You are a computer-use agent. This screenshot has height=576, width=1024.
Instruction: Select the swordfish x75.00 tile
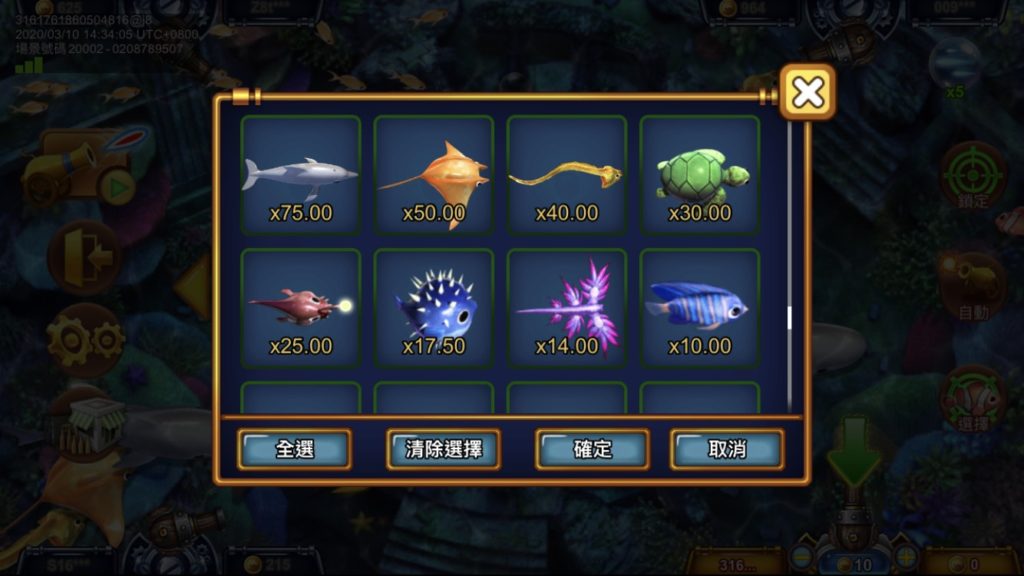[x=301, y=175]
